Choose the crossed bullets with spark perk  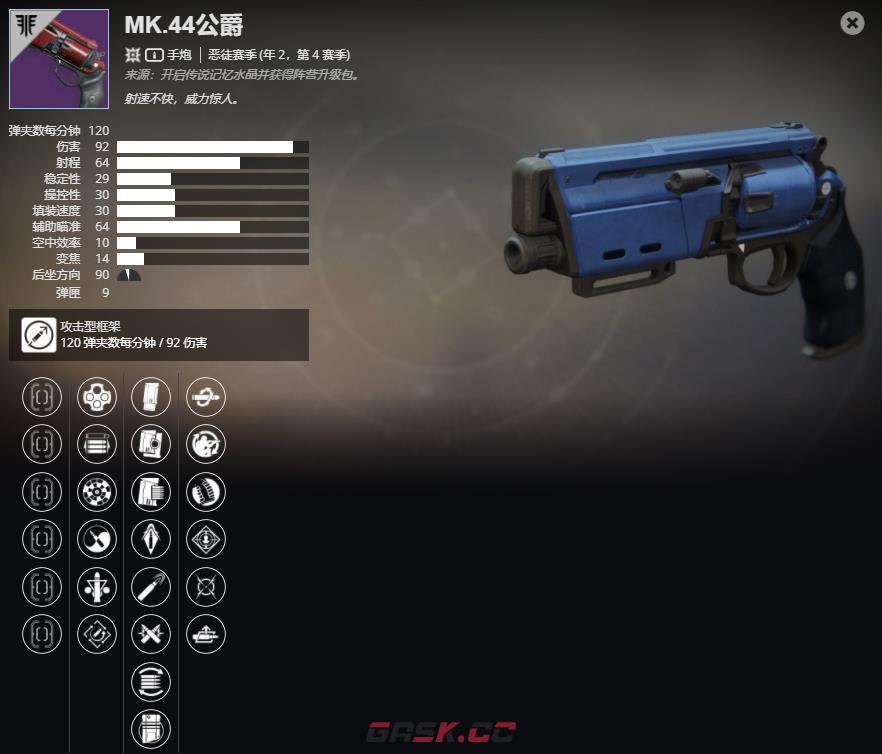click(x=151, y=634)
